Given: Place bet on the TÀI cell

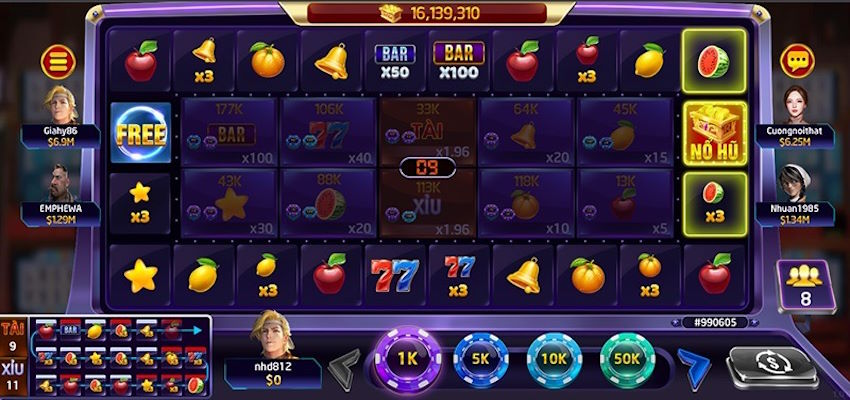Looking at the screenshot, I should pyautogui.click(x=427, y=131).
